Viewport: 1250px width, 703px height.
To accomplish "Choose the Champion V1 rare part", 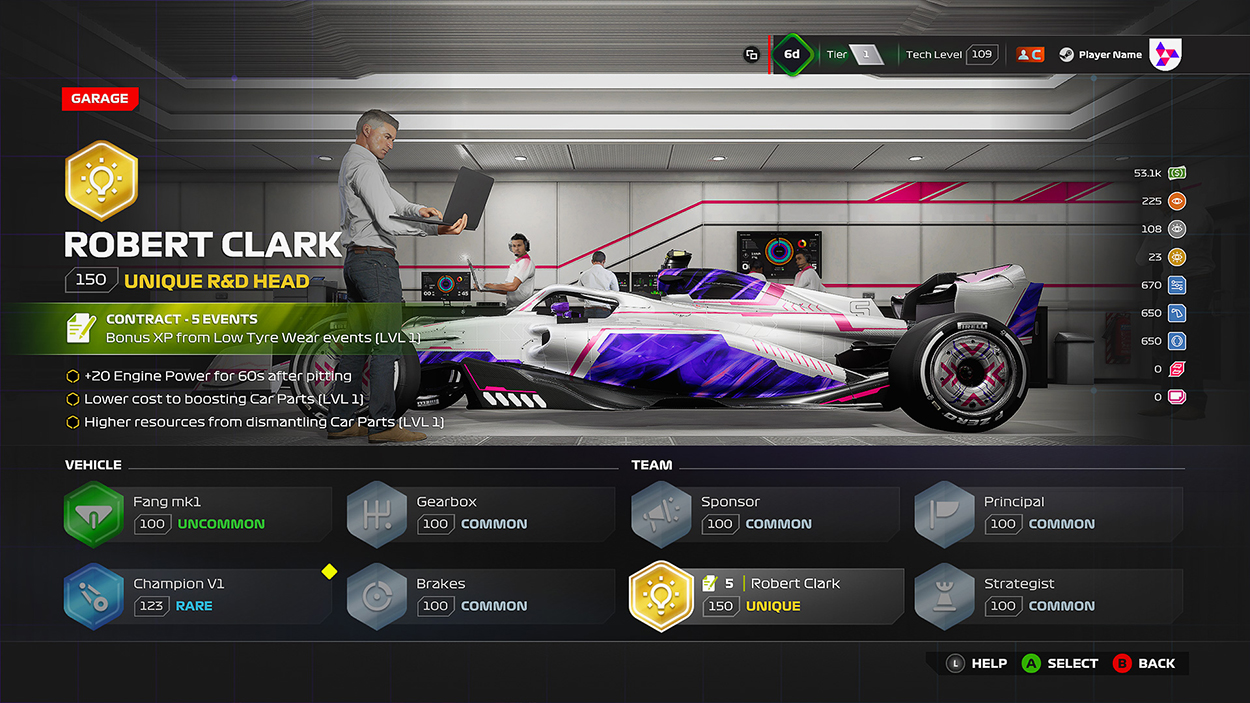I will coord(197,596).
